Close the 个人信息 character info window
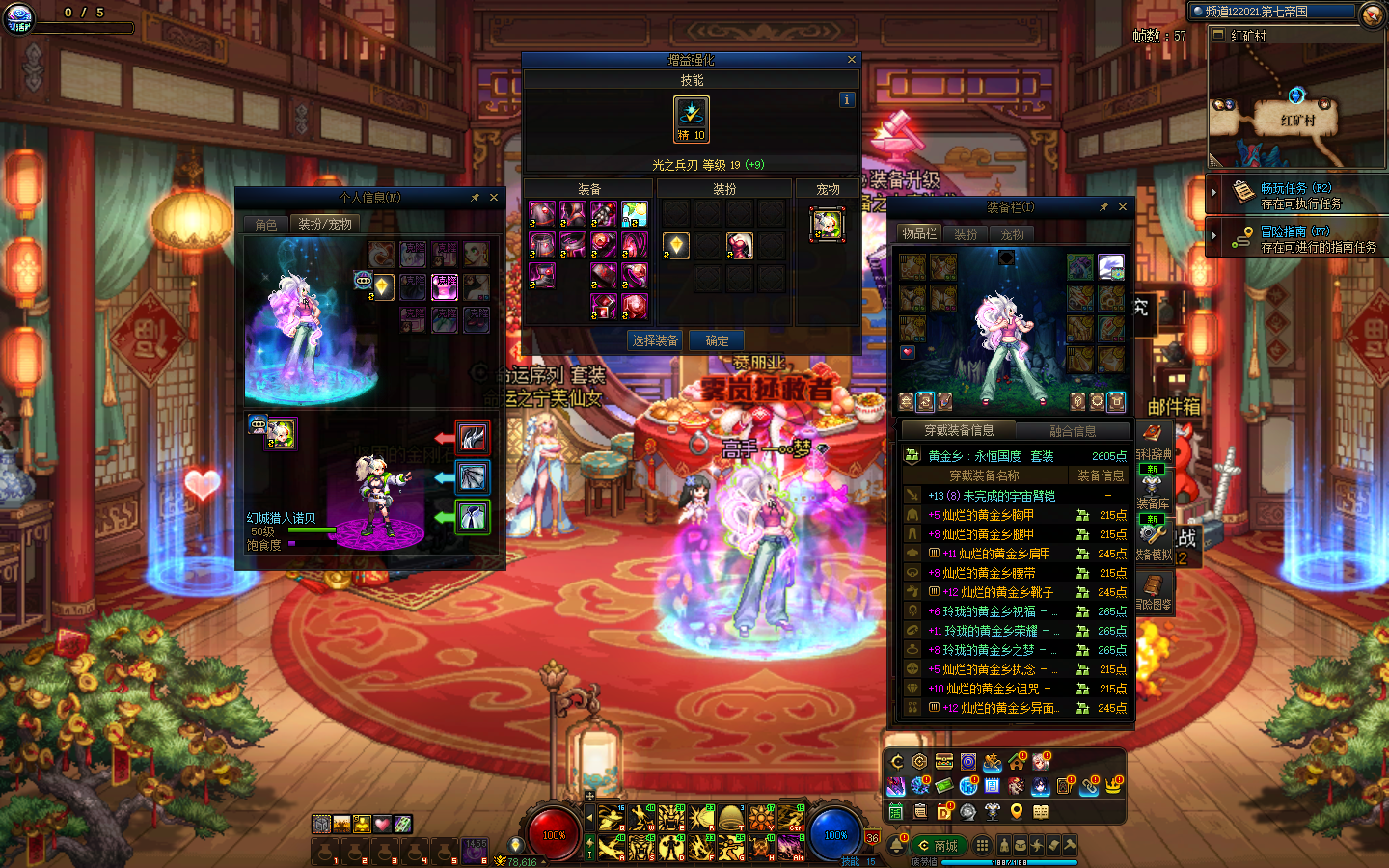 pyautogui.click(x=494, y=198)
